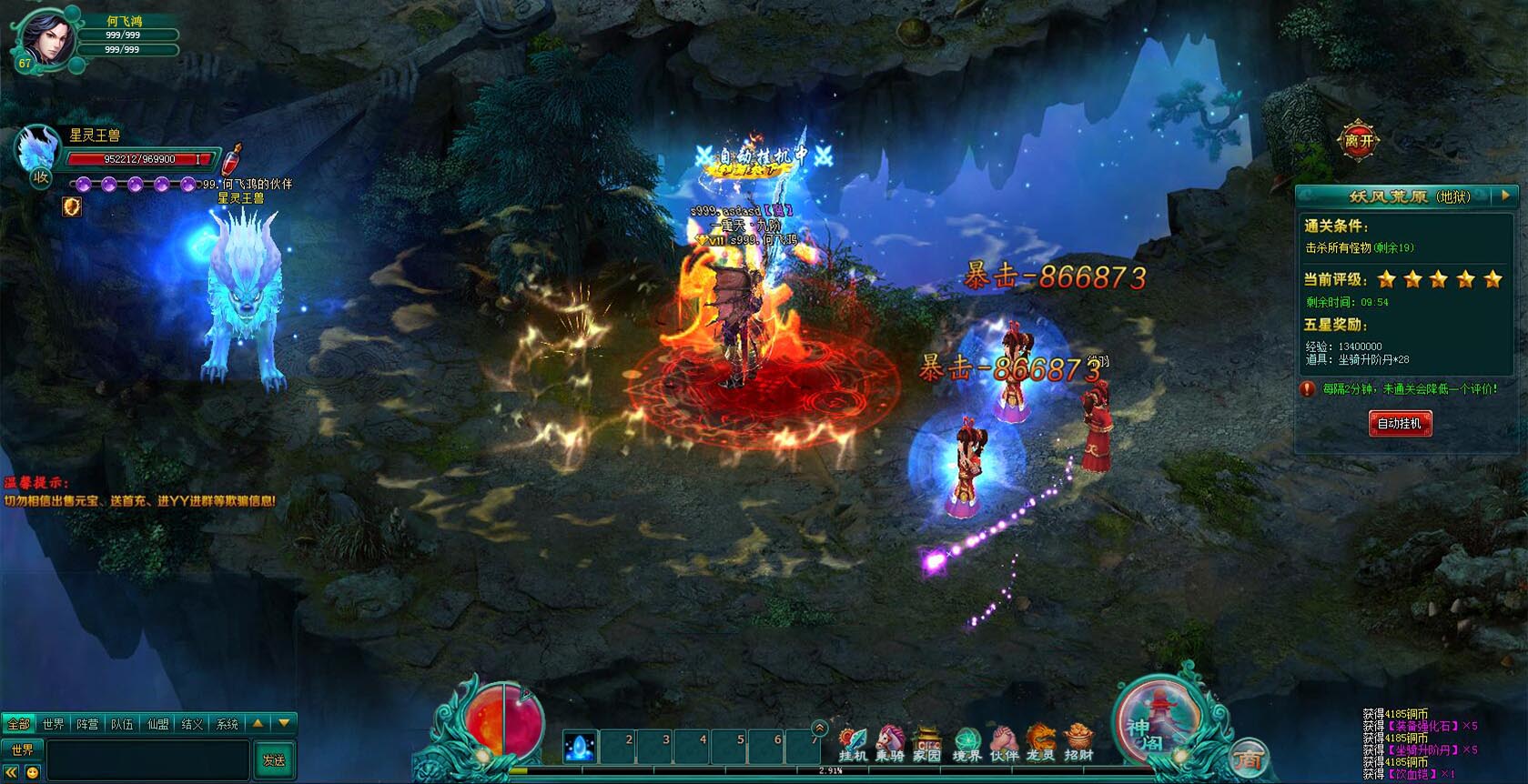Switch chat to the 仙盟 guild tab
The image size is (1528, 784).
point(158,724)
